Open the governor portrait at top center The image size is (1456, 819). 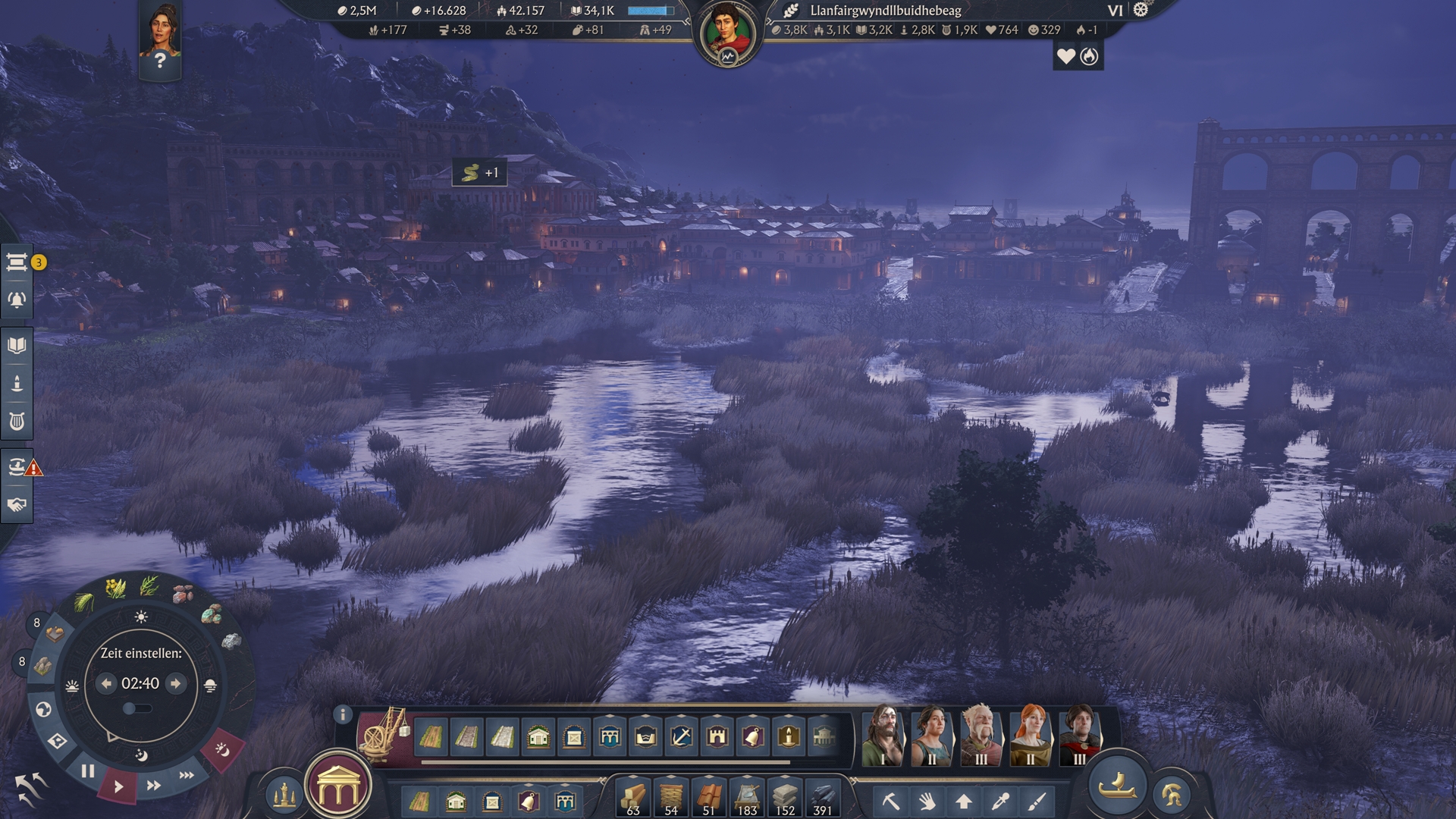pyautogui.click(x=727, y=34)
